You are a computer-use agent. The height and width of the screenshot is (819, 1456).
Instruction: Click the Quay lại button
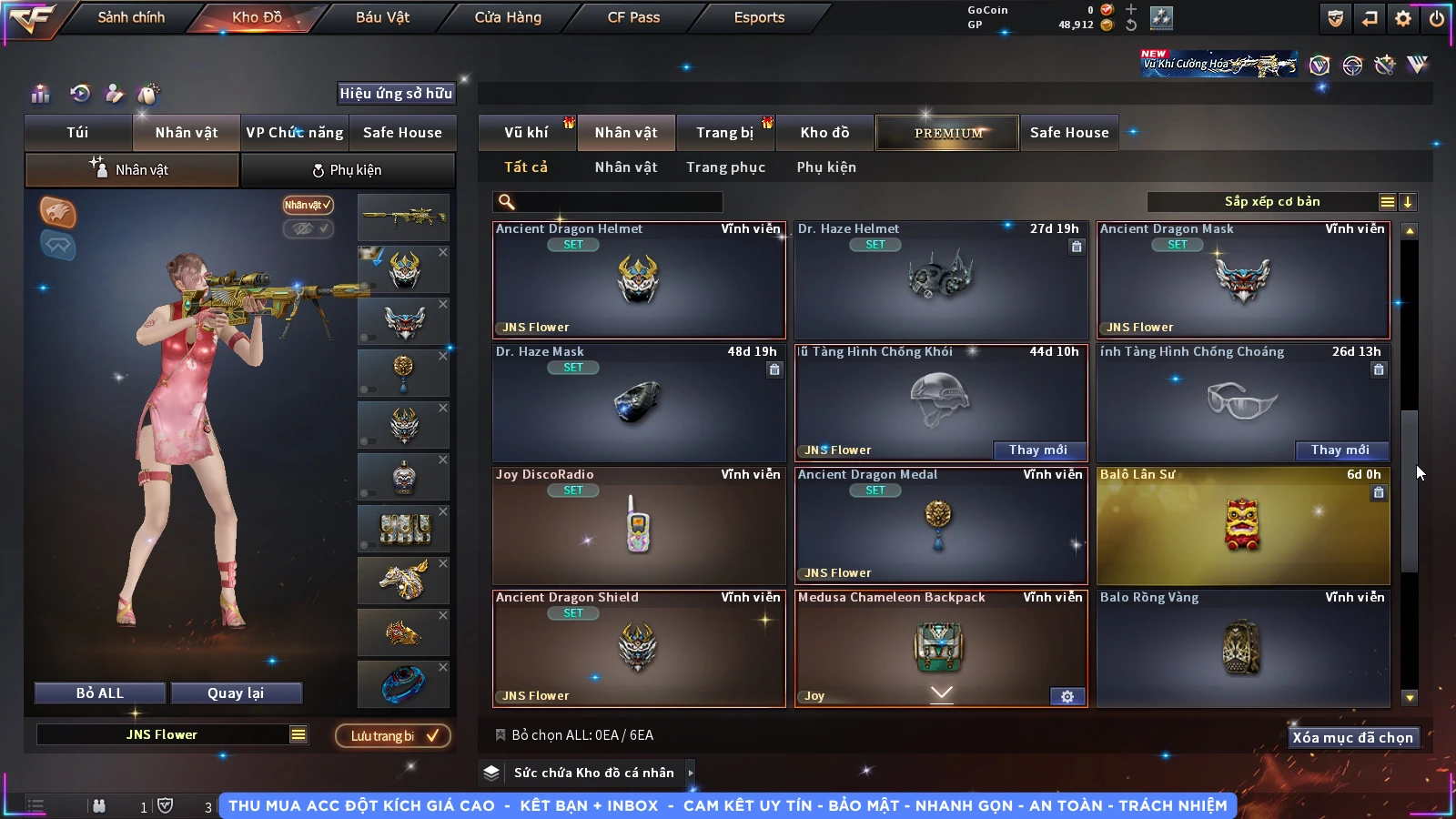pyautogui.click(x=236, y=693)
